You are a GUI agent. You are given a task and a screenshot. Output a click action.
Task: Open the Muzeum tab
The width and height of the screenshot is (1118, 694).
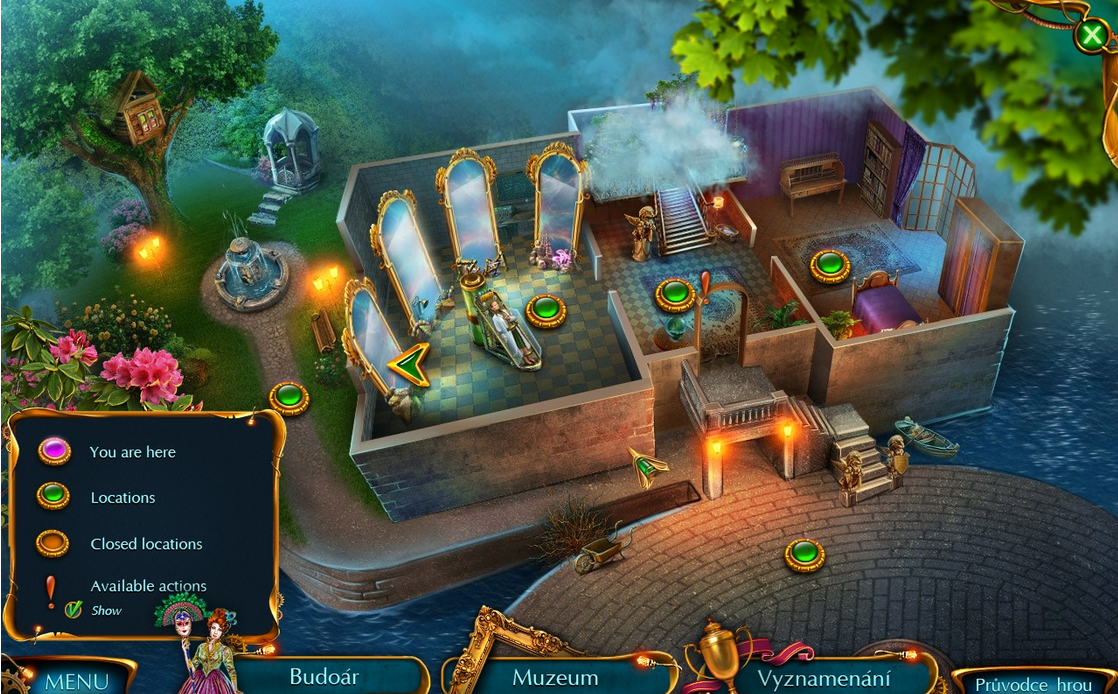(555, 677)
